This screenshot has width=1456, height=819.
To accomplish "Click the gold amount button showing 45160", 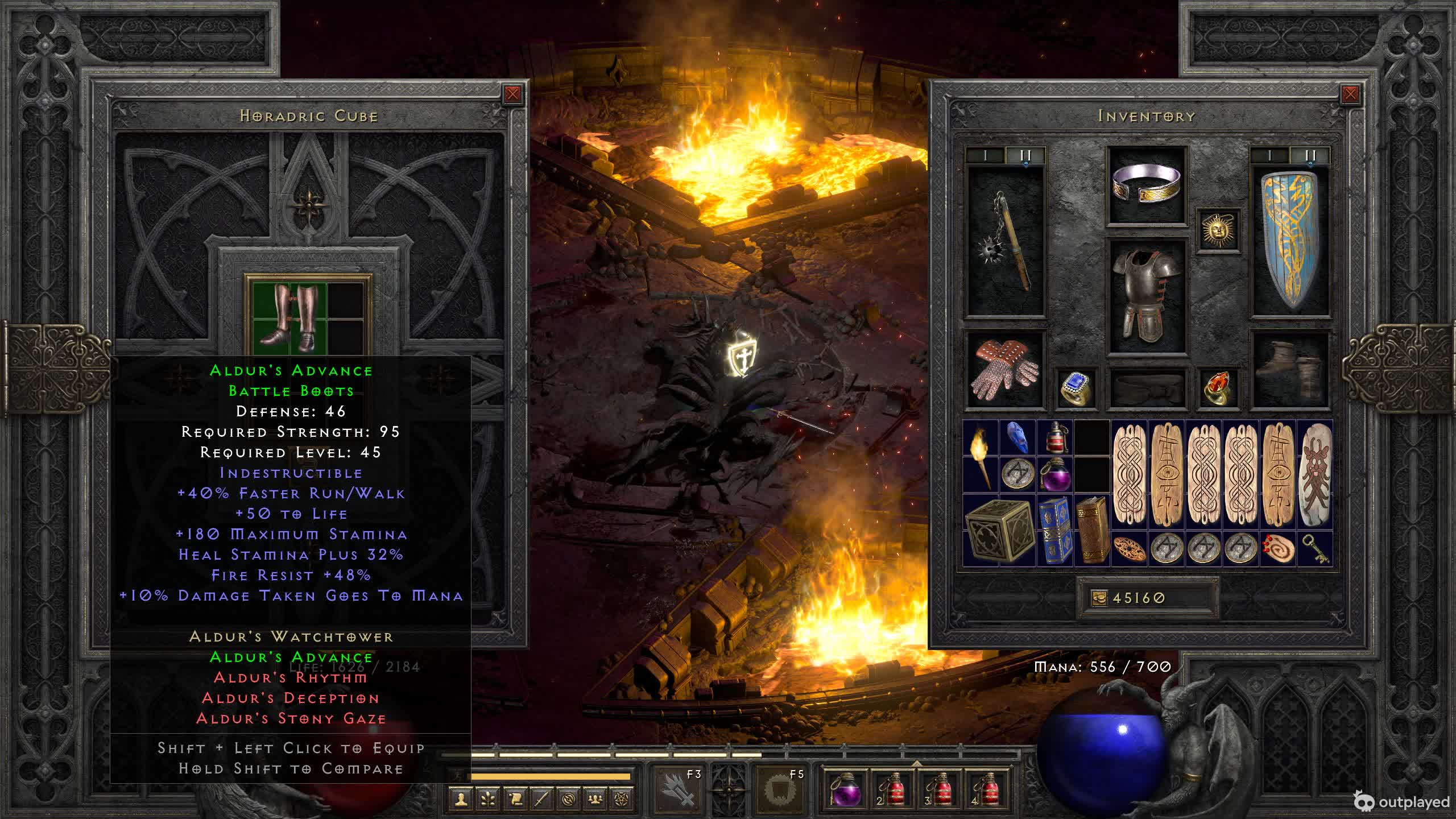I will [1147, 598].
